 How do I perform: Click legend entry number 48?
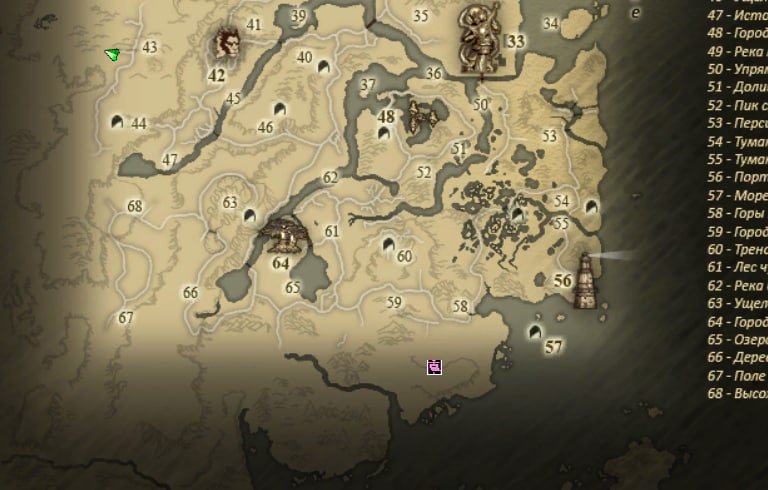737,33
